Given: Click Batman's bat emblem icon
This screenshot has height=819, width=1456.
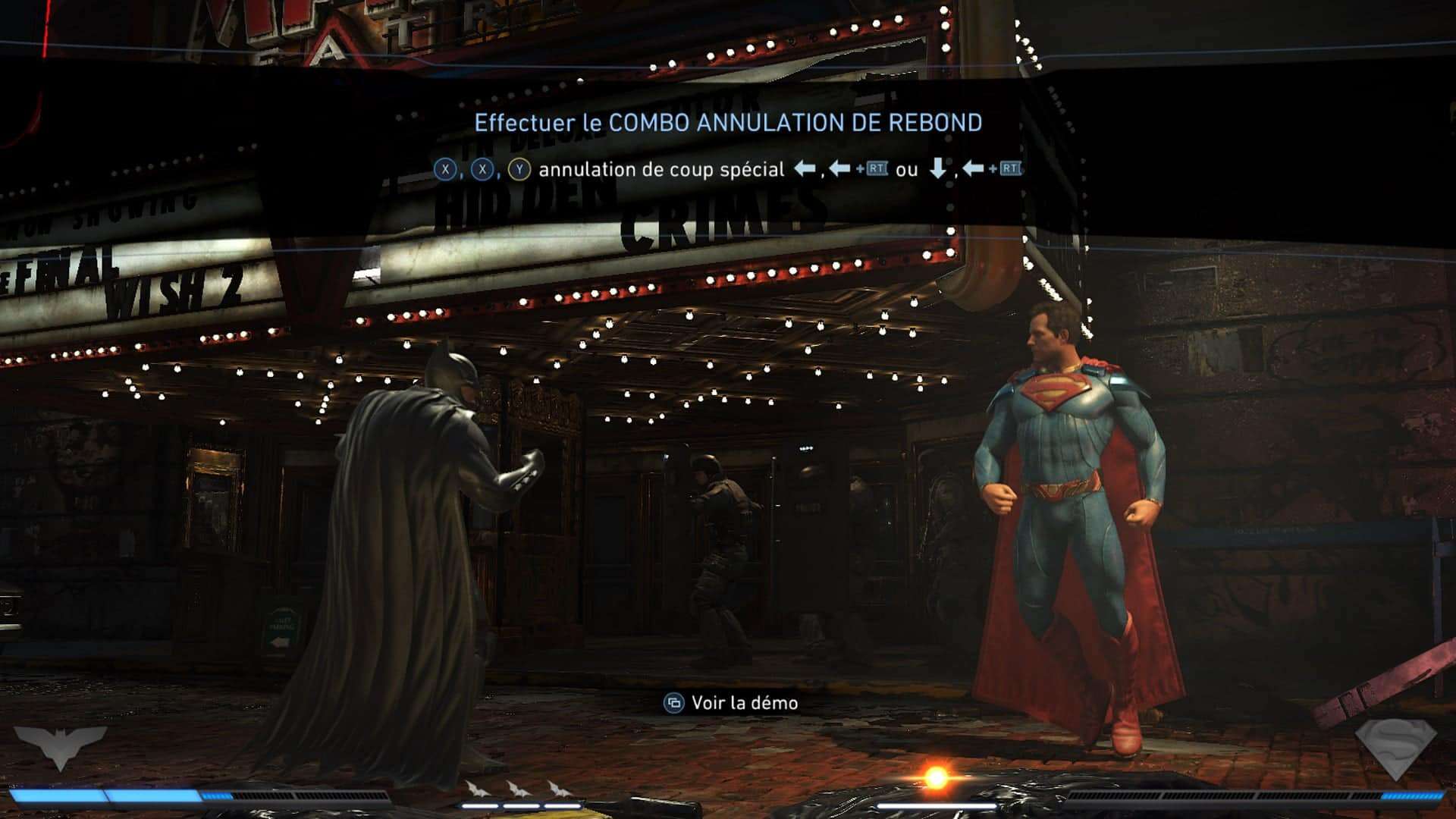Looking at the screenshot, I should (x=60, y=745).
